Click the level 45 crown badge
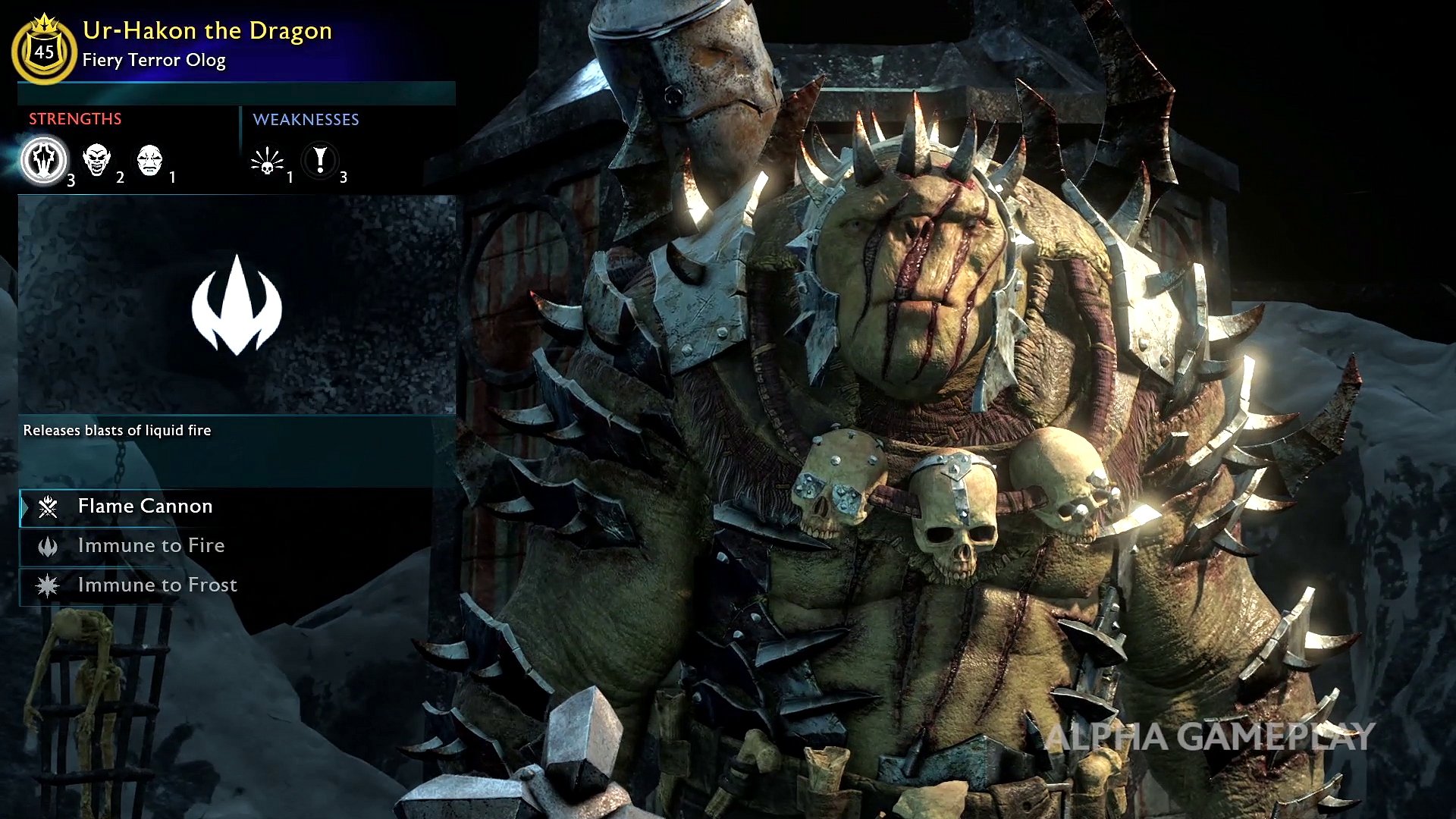 pyautogui.click(x=44, y=50)
